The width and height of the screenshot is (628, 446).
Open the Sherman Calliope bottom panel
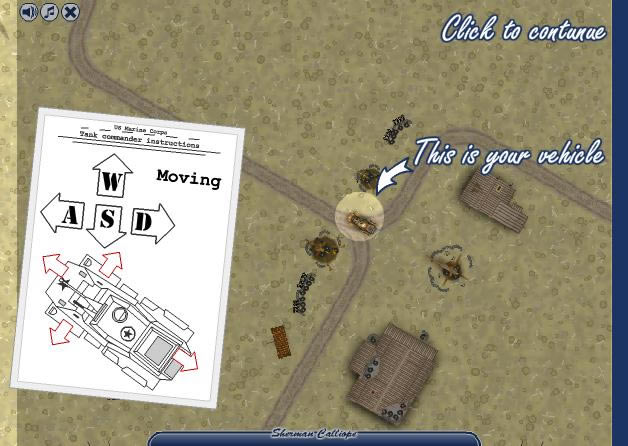(x=314, y=436)
